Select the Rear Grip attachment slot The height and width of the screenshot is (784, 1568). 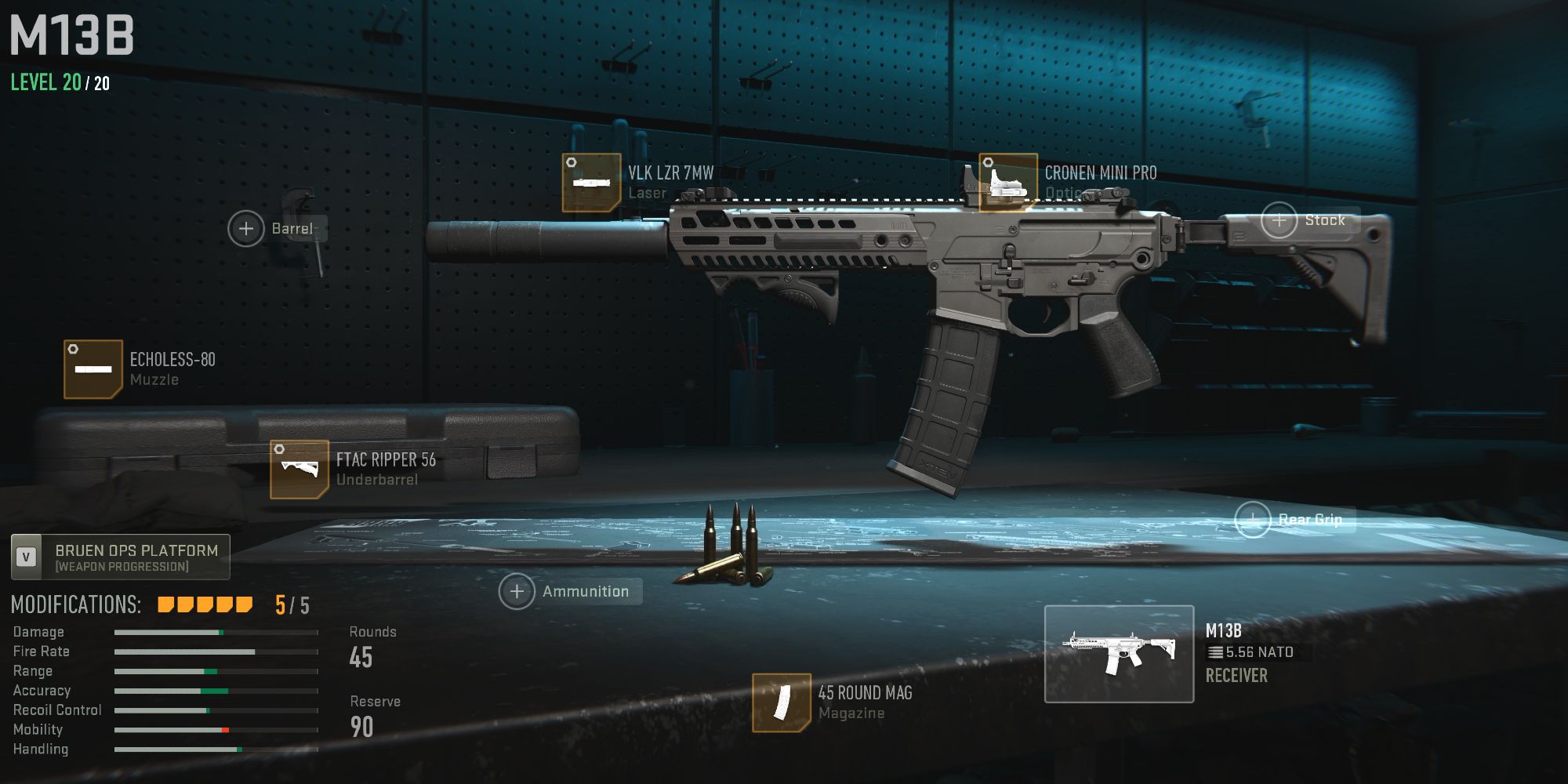pyautogui.click(x=1253, y=518)
